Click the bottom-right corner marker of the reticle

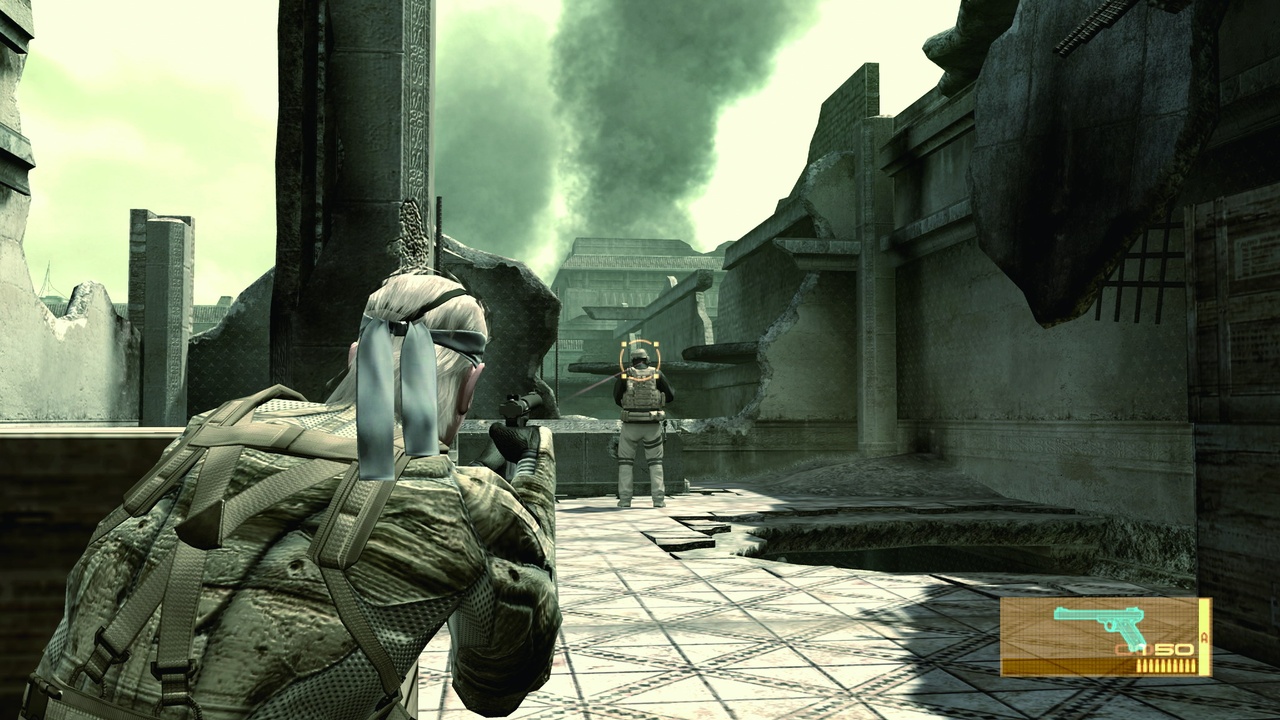tap(656, 377)
